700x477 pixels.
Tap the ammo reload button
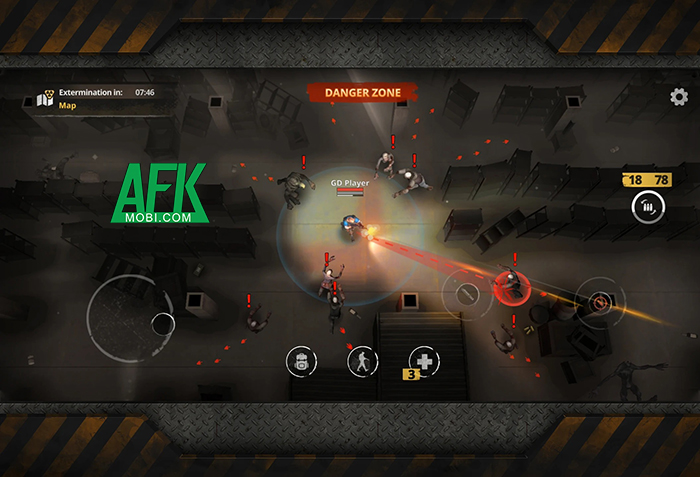(x=647, y=207)
